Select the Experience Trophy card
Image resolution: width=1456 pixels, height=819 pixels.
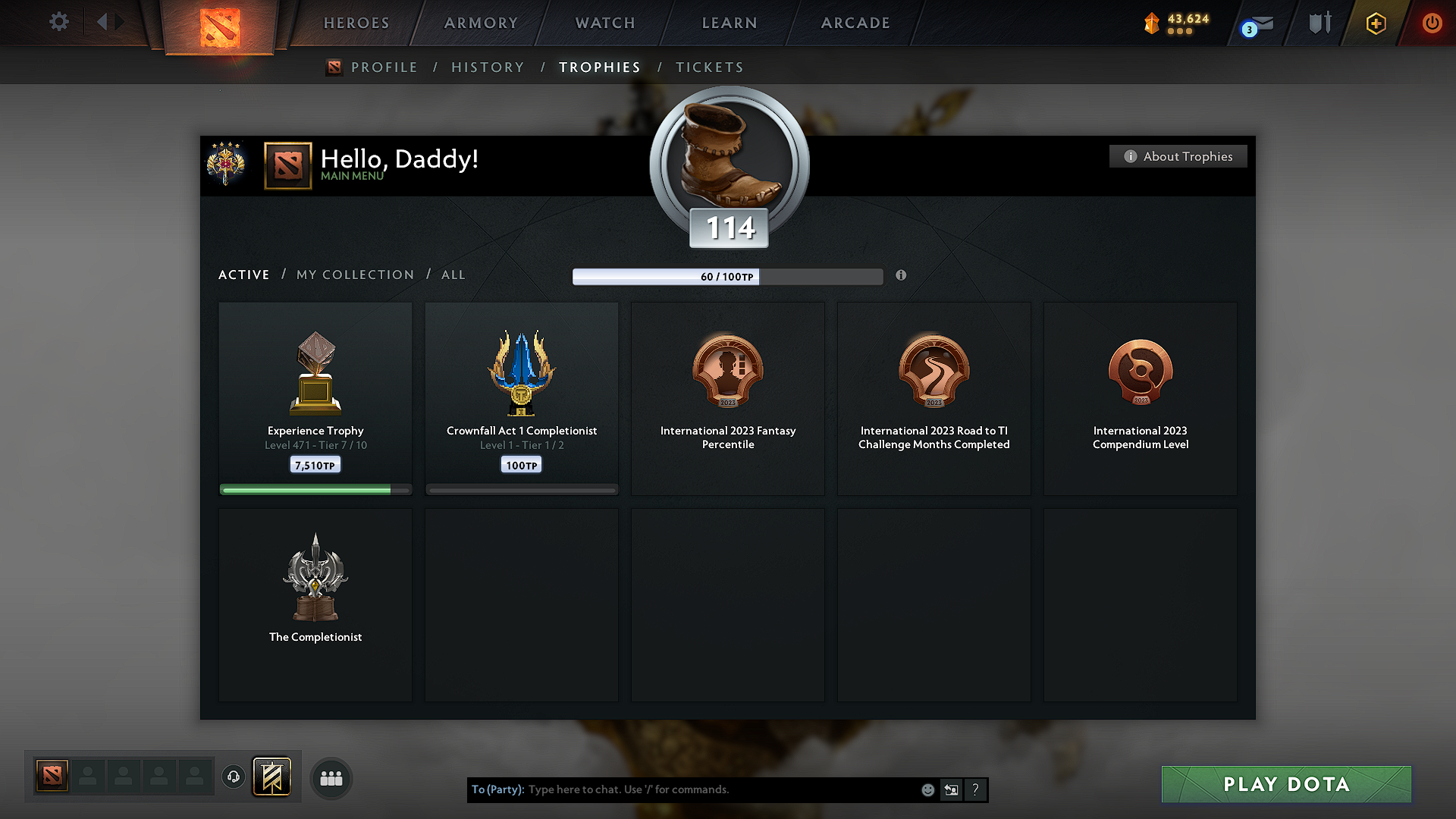[315, 398]
